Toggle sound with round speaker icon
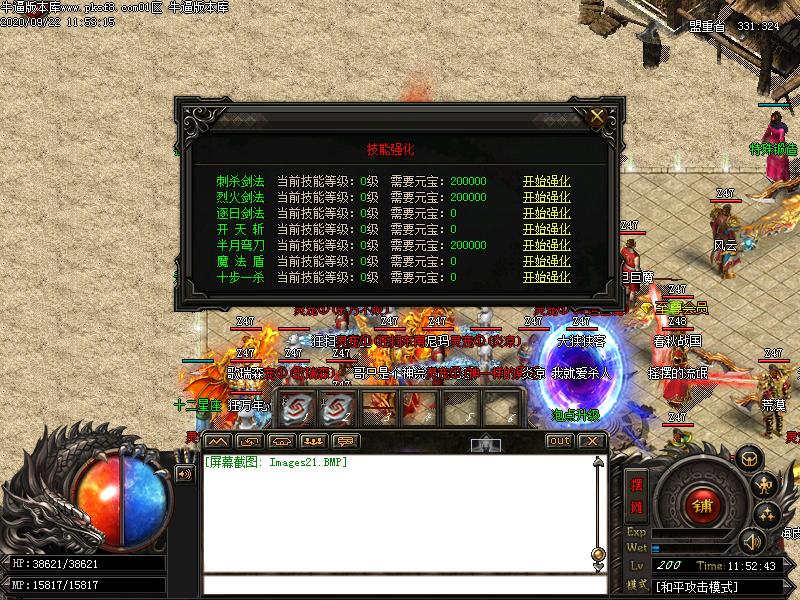The image size is (800, 600). (751, 542)
